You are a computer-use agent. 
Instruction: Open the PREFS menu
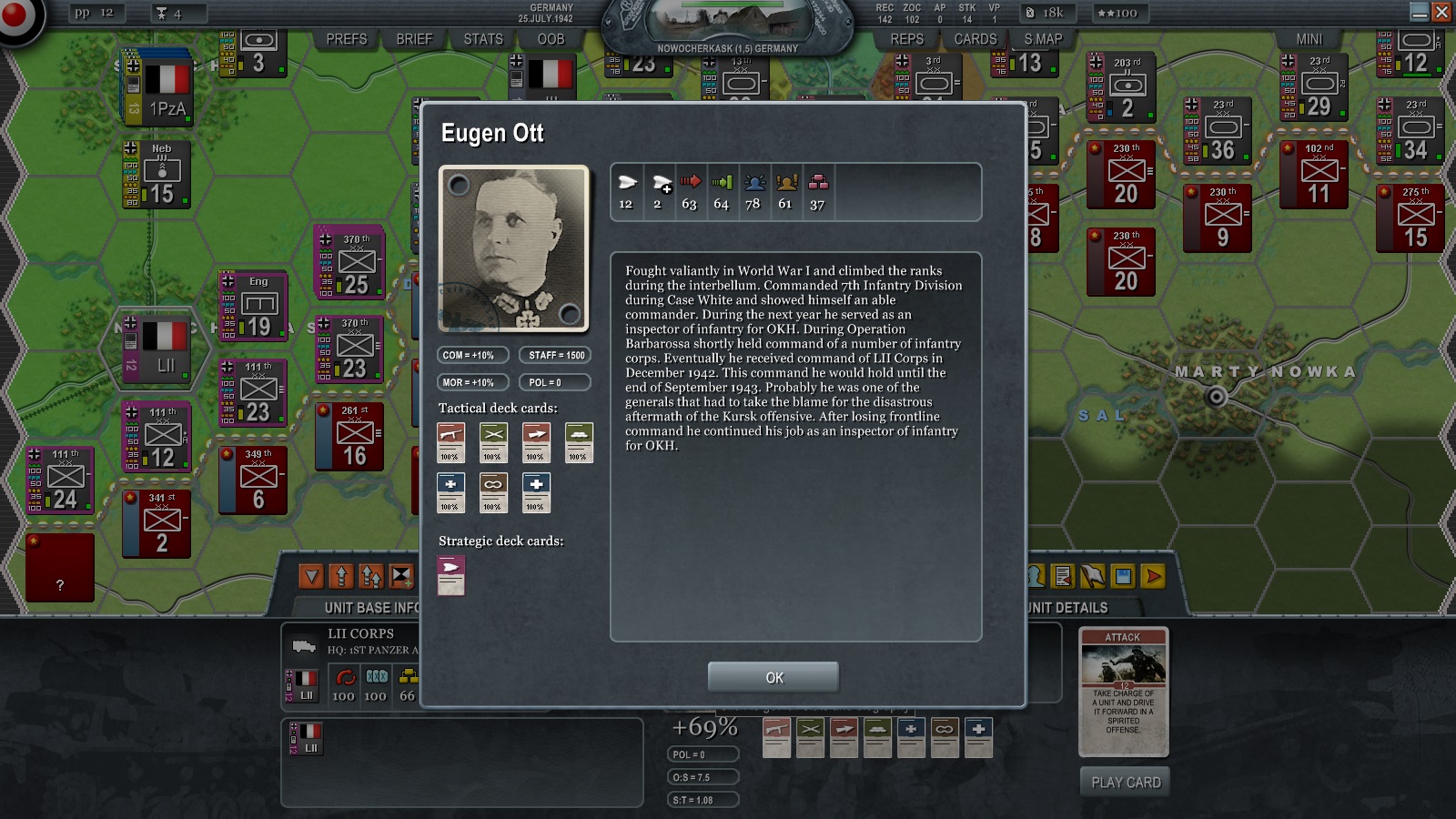(347, 39)
